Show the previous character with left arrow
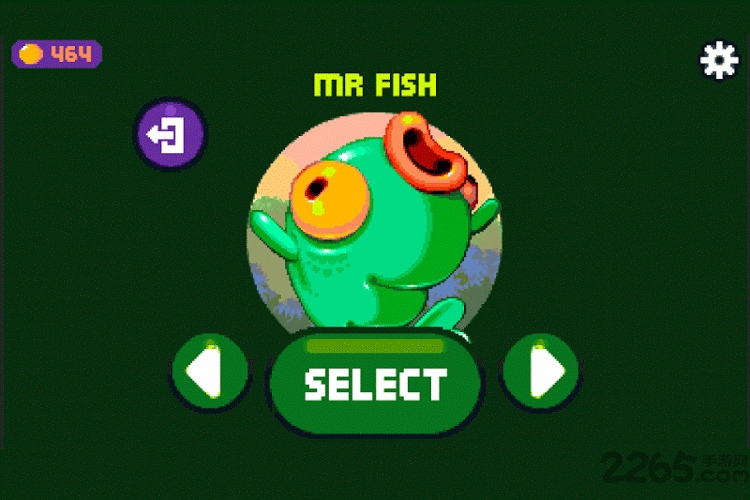 point(209,373)
